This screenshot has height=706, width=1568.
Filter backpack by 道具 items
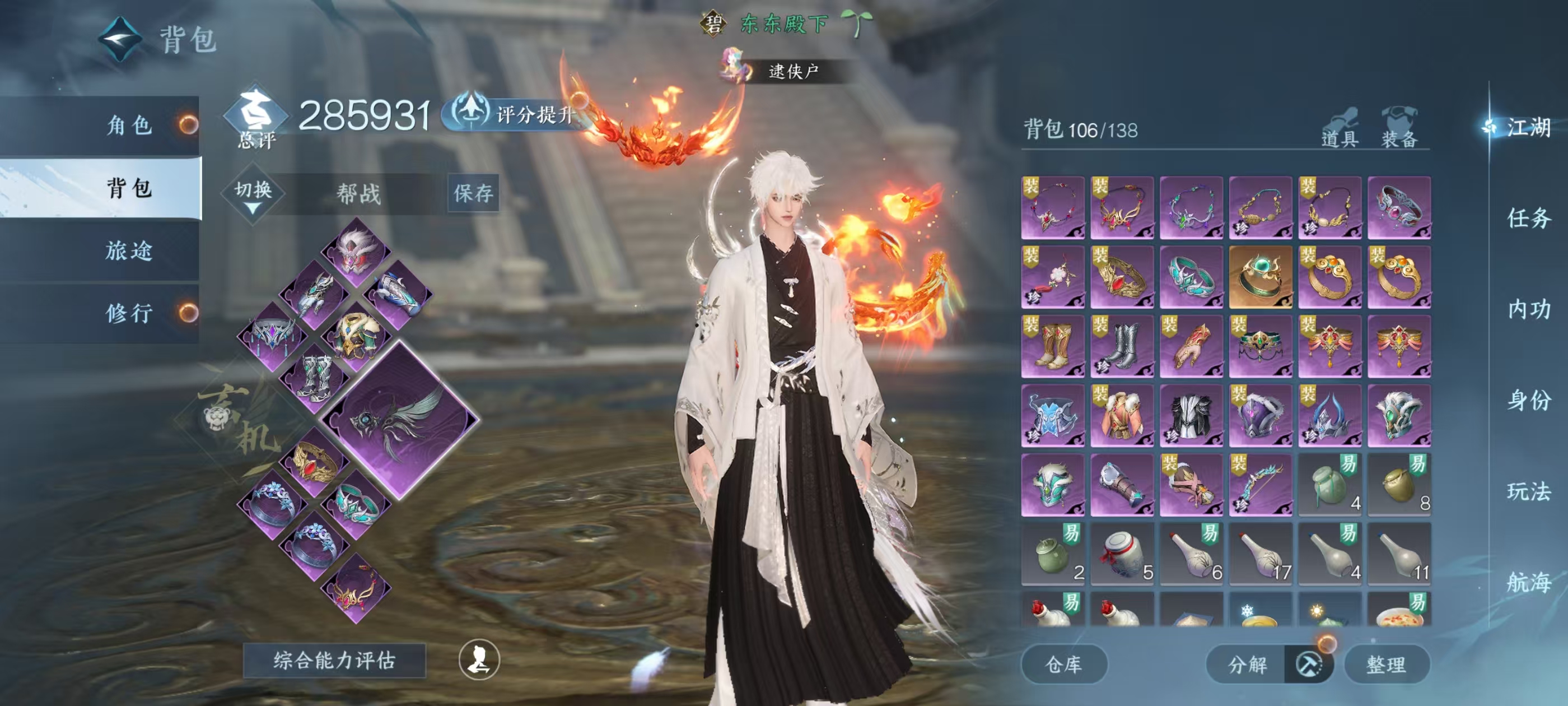[x=1340, y=128]
